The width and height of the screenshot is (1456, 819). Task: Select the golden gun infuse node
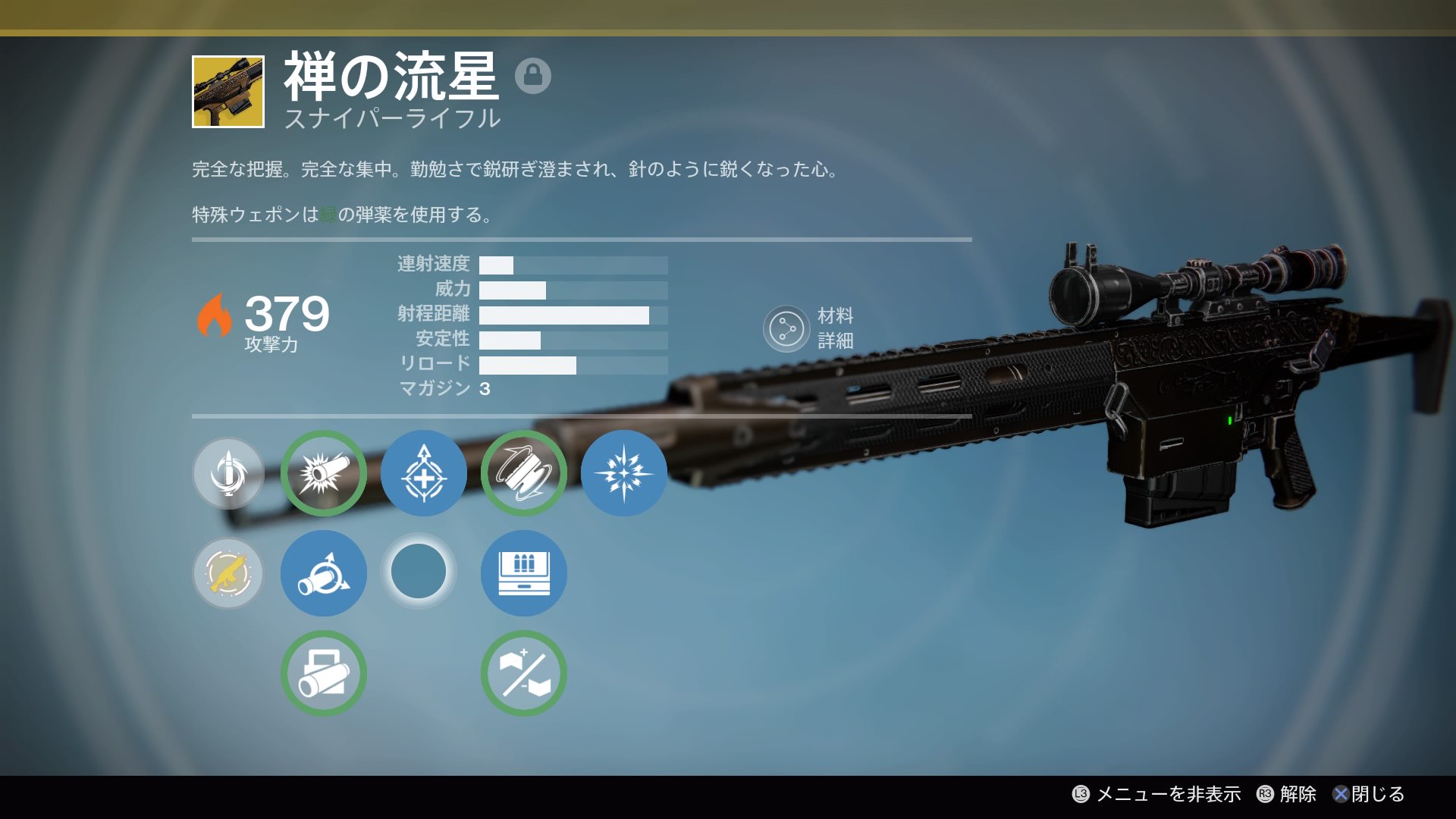[228, 573]
